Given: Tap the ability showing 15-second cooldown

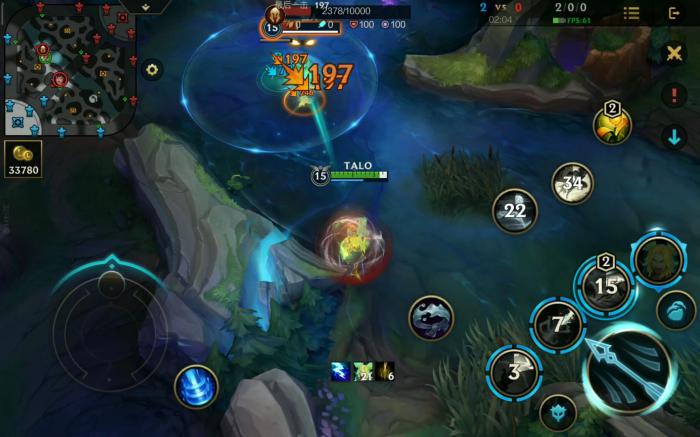Looking at the screenshot, I should [606, 286].
